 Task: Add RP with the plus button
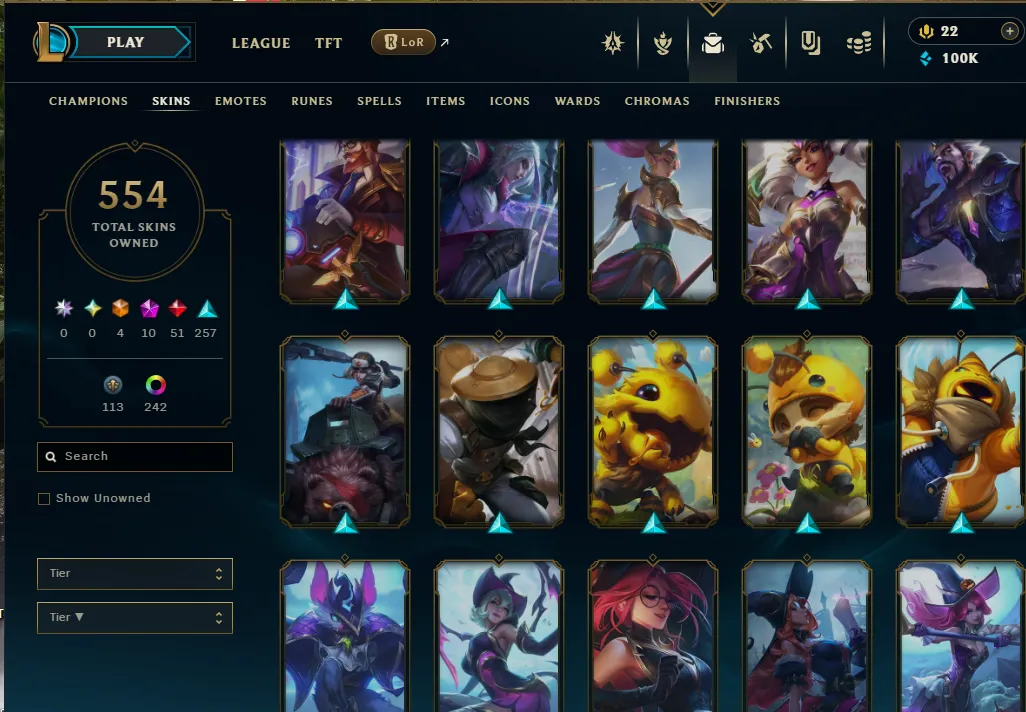pos(1009,31)
